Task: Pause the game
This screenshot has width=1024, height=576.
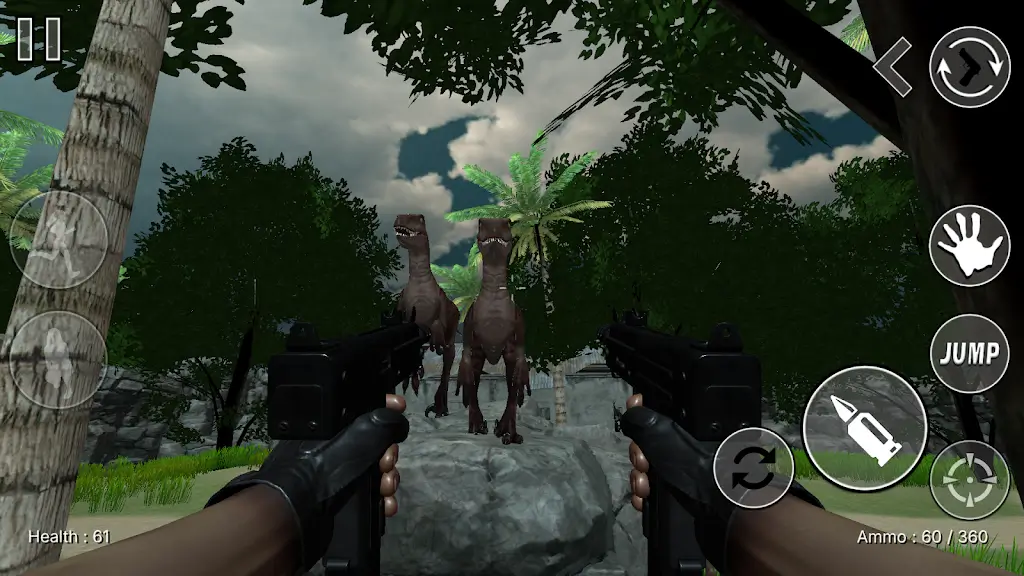Action: 39,38
